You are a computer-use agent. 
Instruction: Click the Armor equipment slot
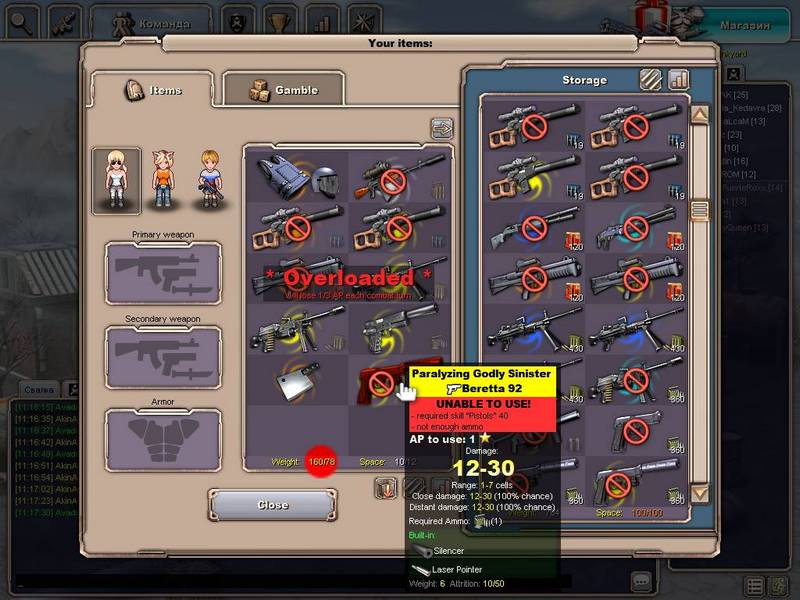pos(163,442)
